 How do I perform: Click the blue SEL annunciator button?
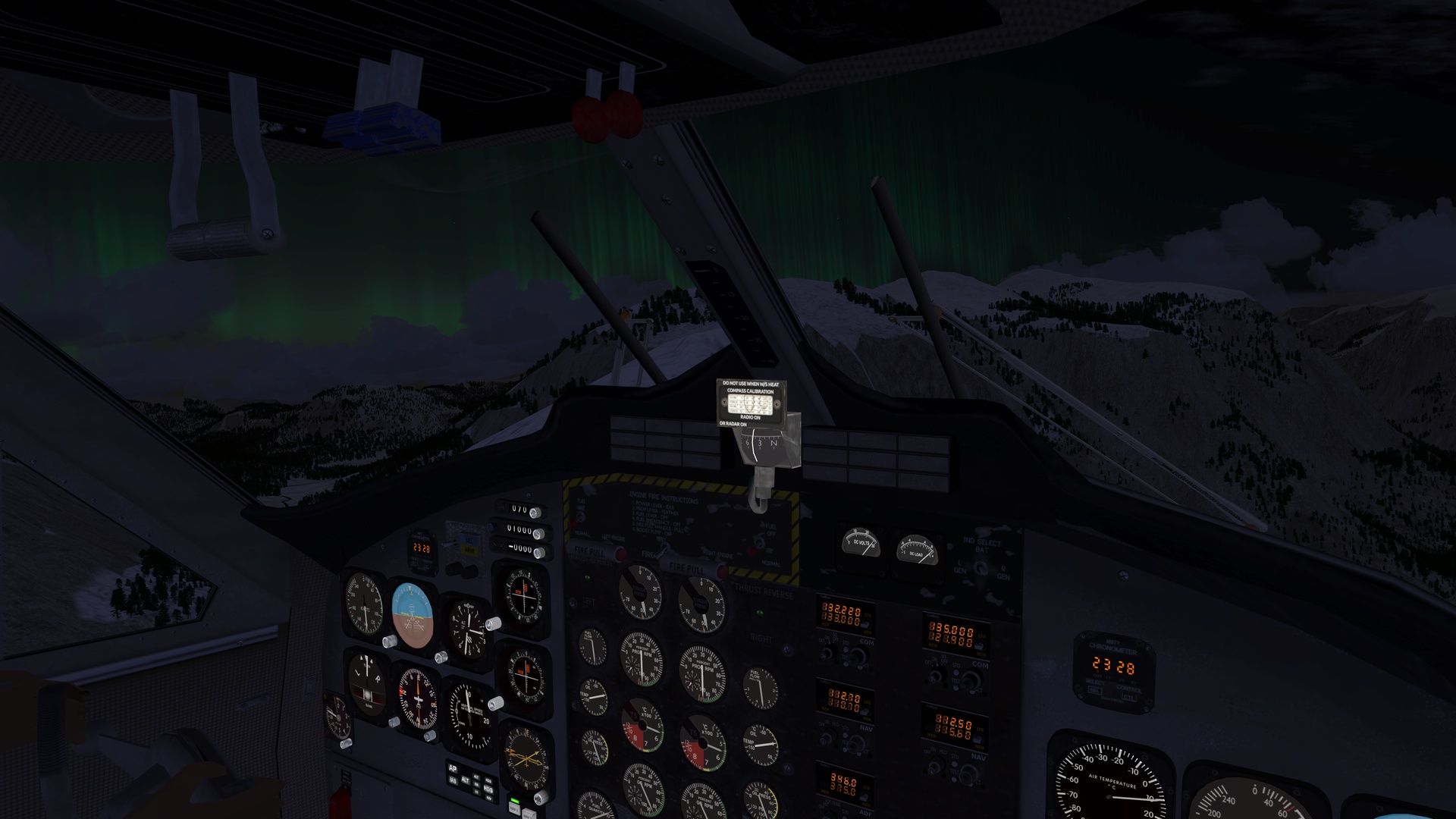[x=468, y=541]
